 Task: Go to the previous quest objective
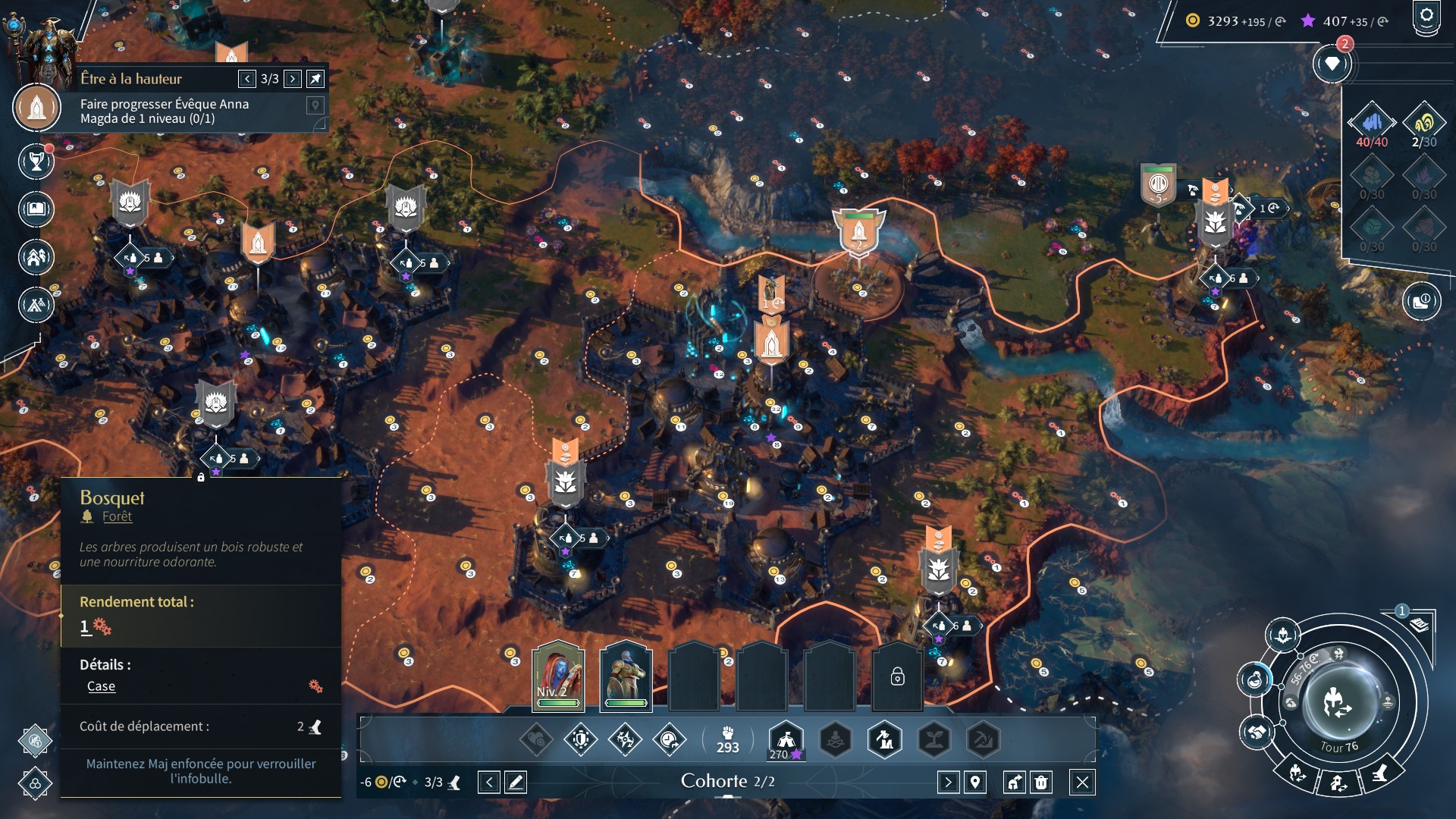click(247, 79)
